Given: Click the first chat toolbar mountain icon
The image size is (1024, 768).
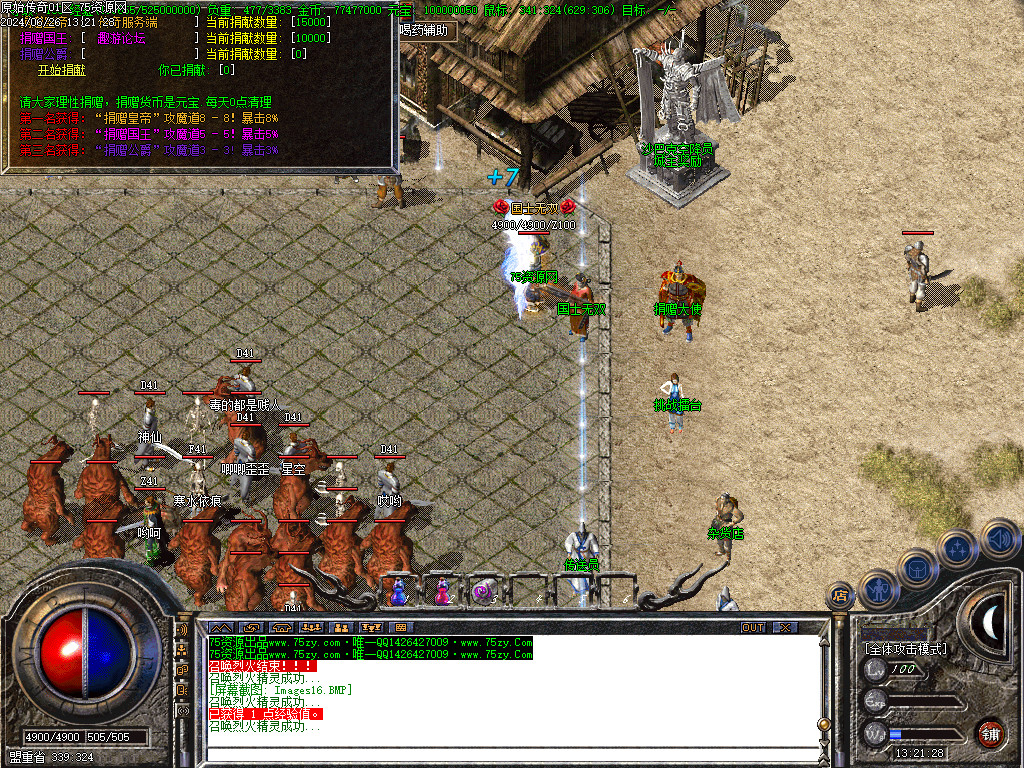Looking at the screenshot, I should coord(219,627).
